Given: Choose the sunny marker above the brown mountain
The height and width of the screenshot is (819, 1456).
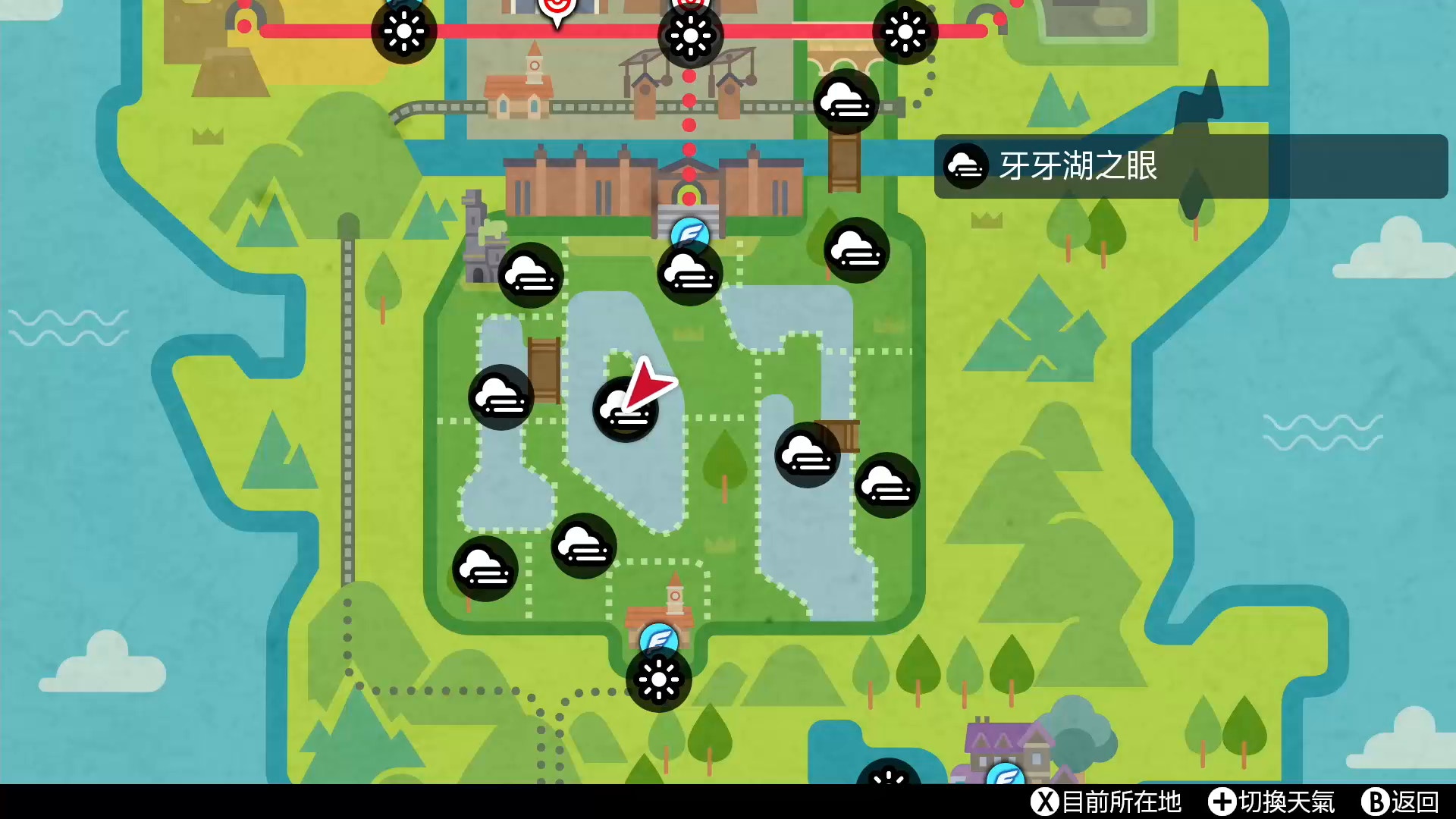Looking at the screenshot, I should pyautogui.click(x=403, y=32).
